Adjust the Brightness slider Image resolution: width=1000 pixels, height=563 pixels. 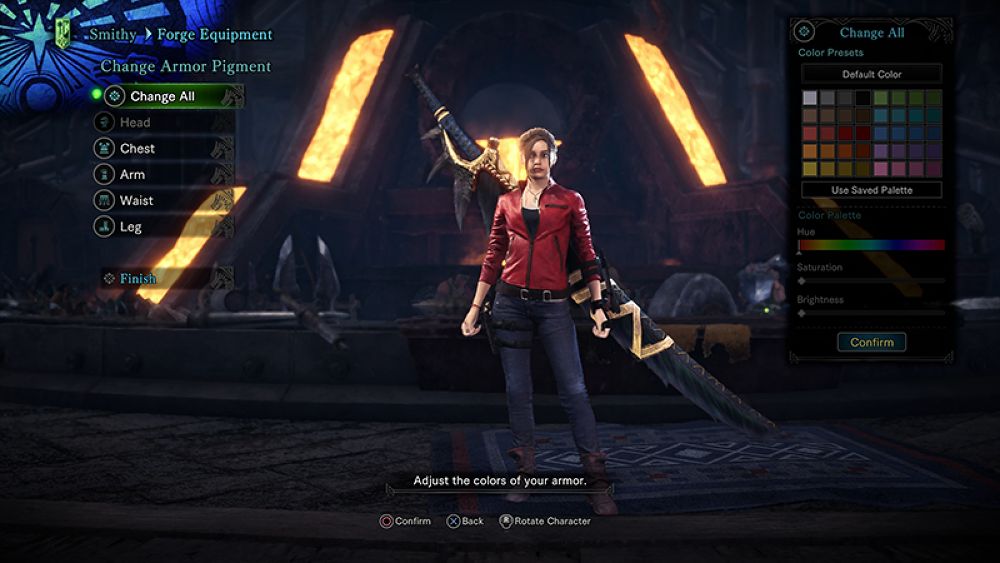tap(871, 313)
